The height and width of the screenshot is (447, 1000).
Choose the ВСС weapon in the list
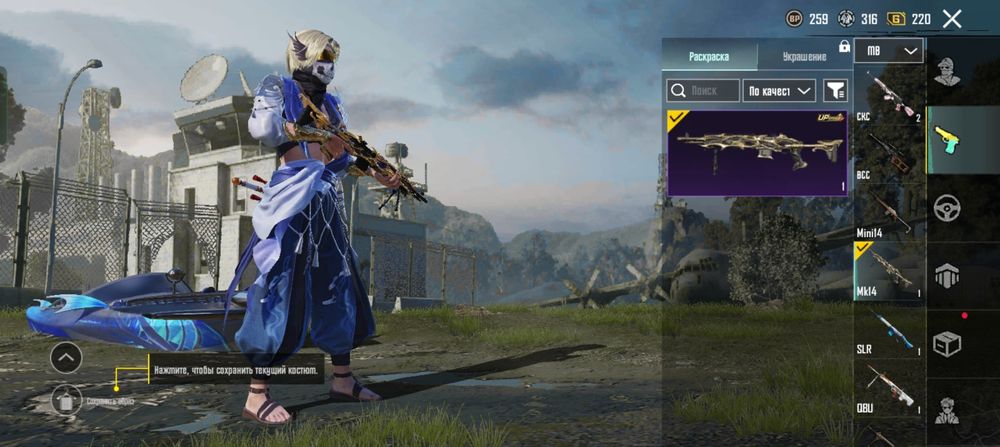coord(888,155)
